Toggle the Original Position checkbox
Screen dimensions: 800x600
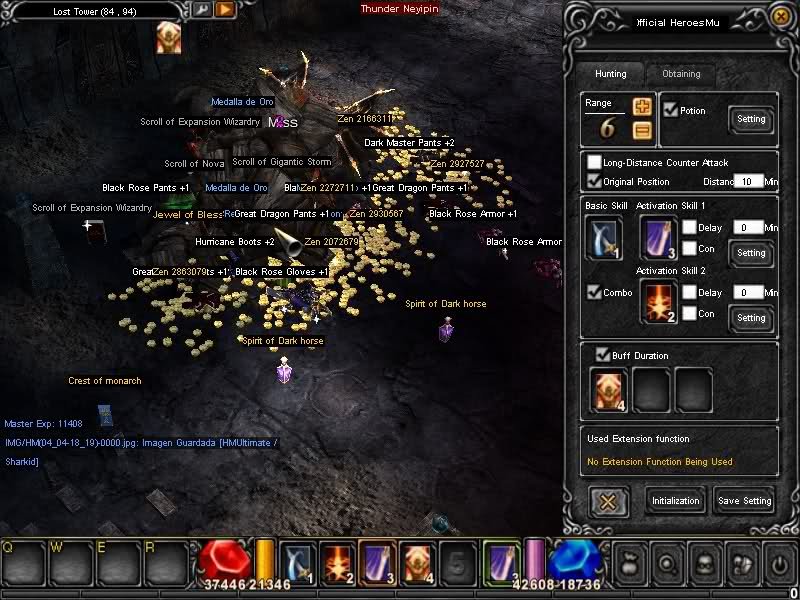(595, 181)
